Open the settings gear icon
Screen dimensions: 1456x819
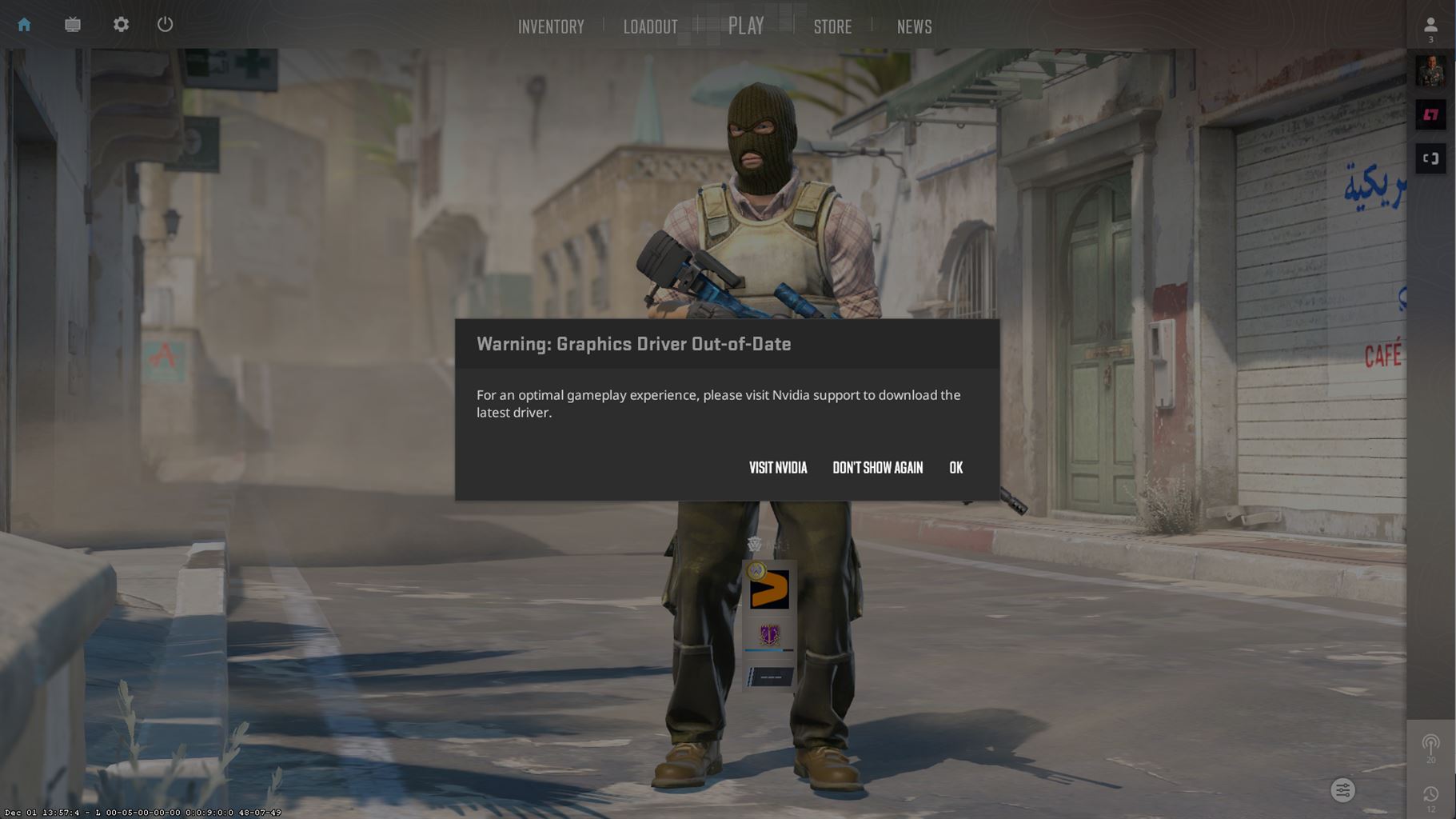coord(121,24)
